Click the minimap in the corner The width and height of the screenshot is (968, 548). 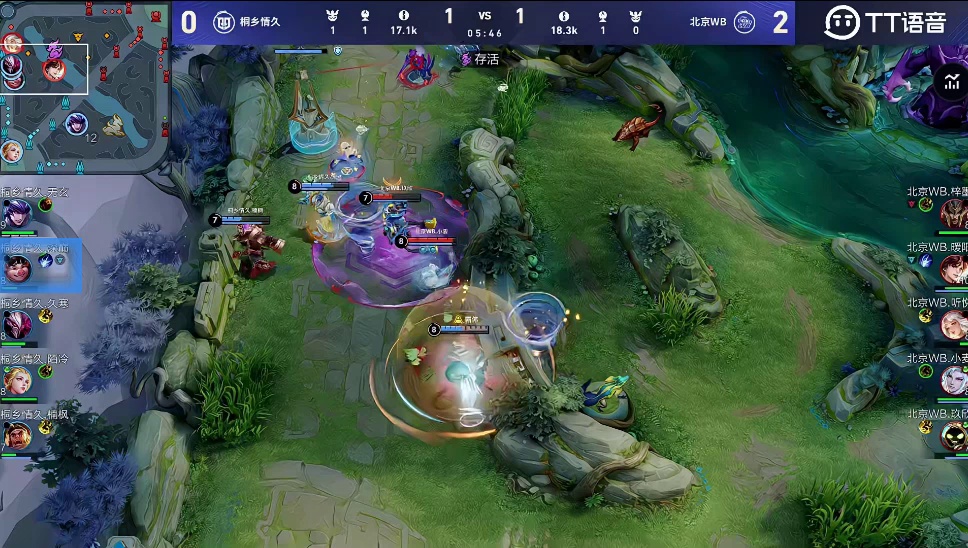[x=85, y=85]
